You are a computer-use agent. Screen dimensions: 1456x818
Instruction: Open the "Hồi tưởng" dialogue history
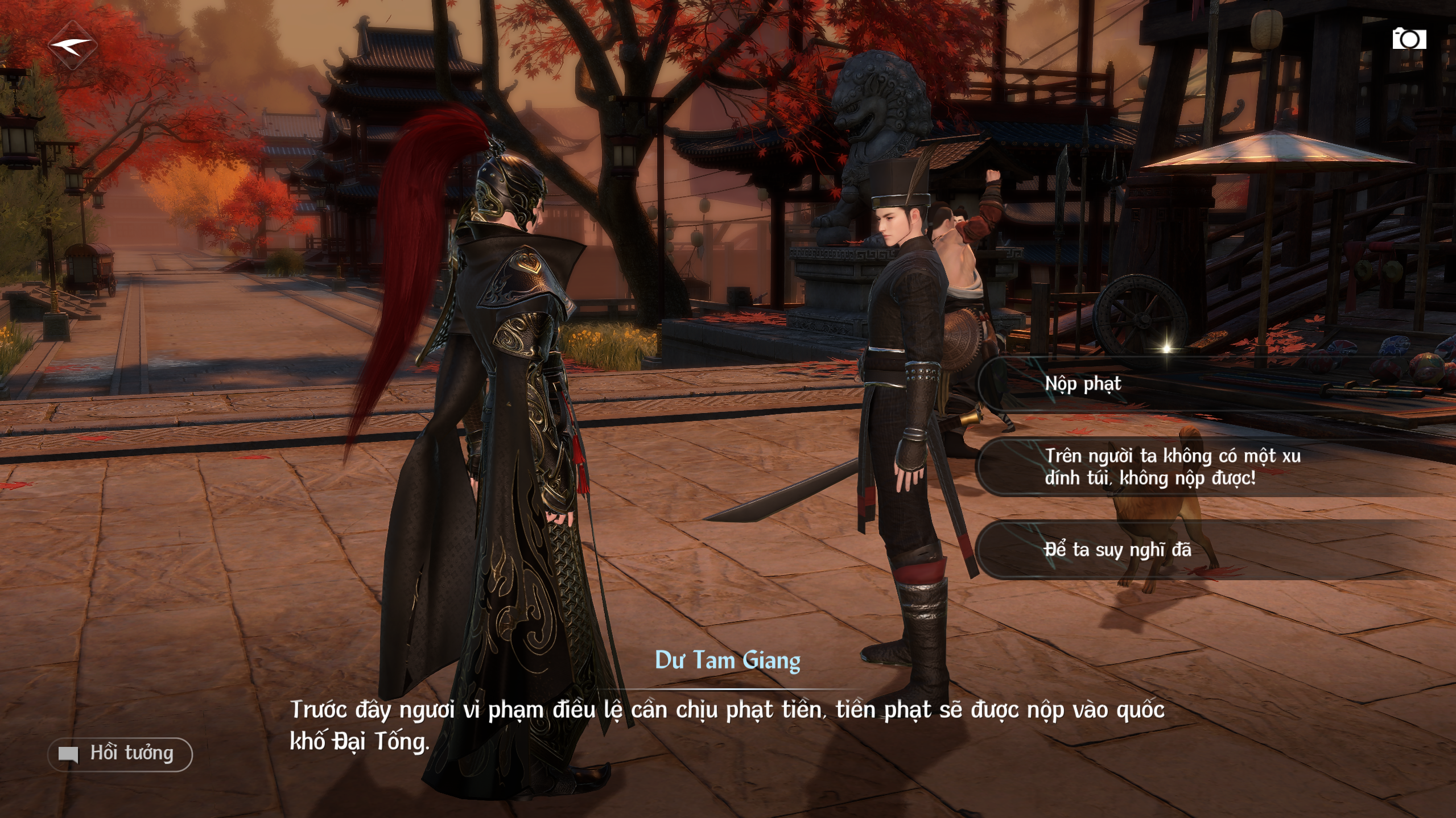[121, 754]
